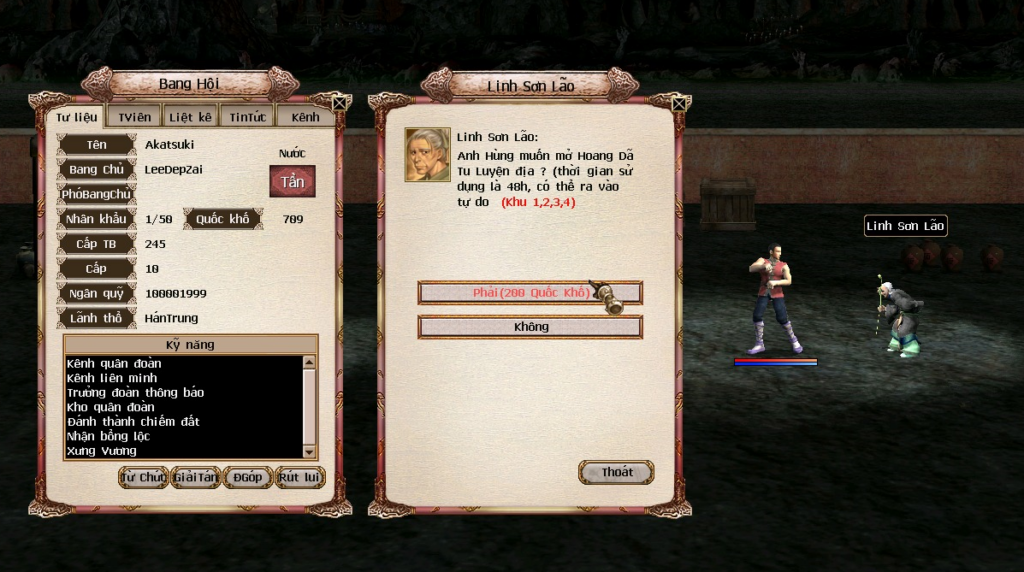Select the Kênh tab
This screenshot has width=1024, height=572.
point(305,117)
